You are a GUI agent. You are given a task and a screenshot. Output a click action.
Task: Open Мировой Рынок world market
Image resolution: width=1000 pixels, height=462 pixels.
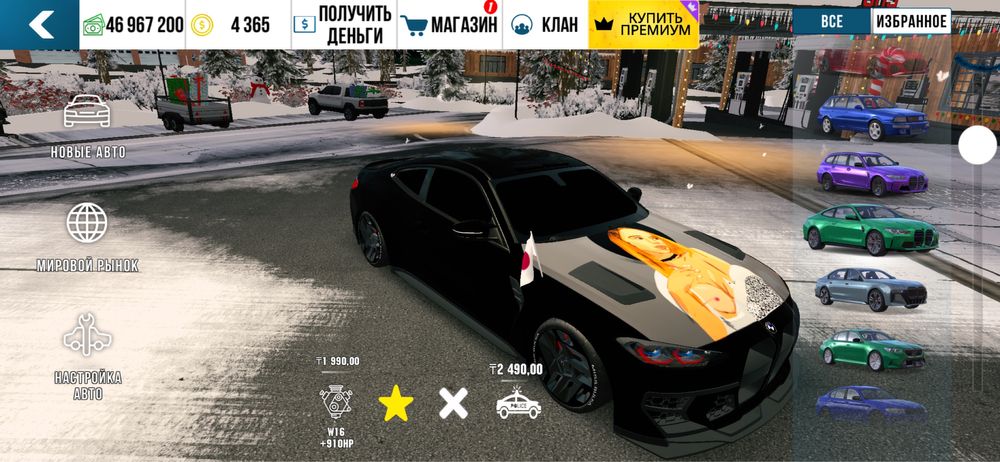point(88,238)
